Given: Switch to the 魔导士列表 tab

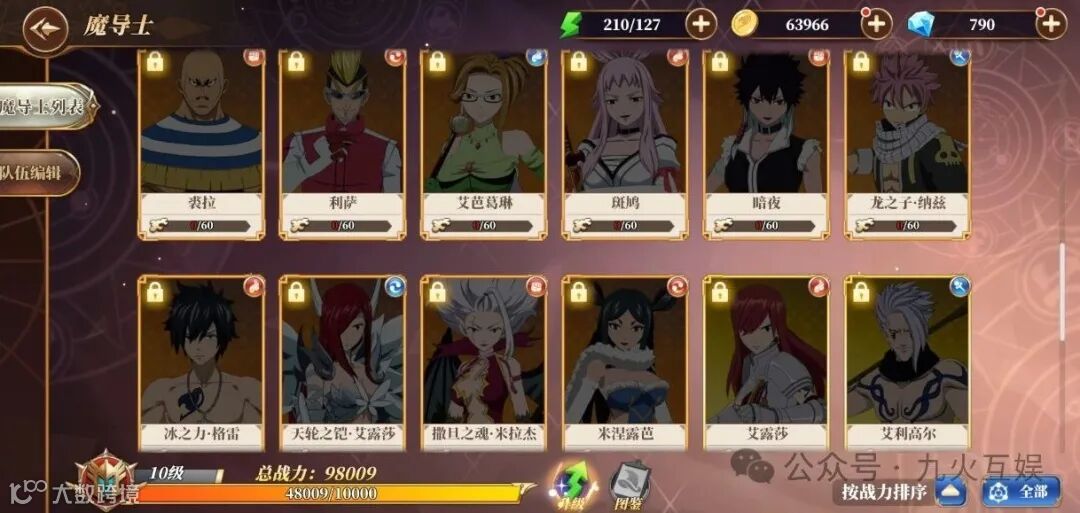Looking at the screenshot, I should click(x=45, y=106).
